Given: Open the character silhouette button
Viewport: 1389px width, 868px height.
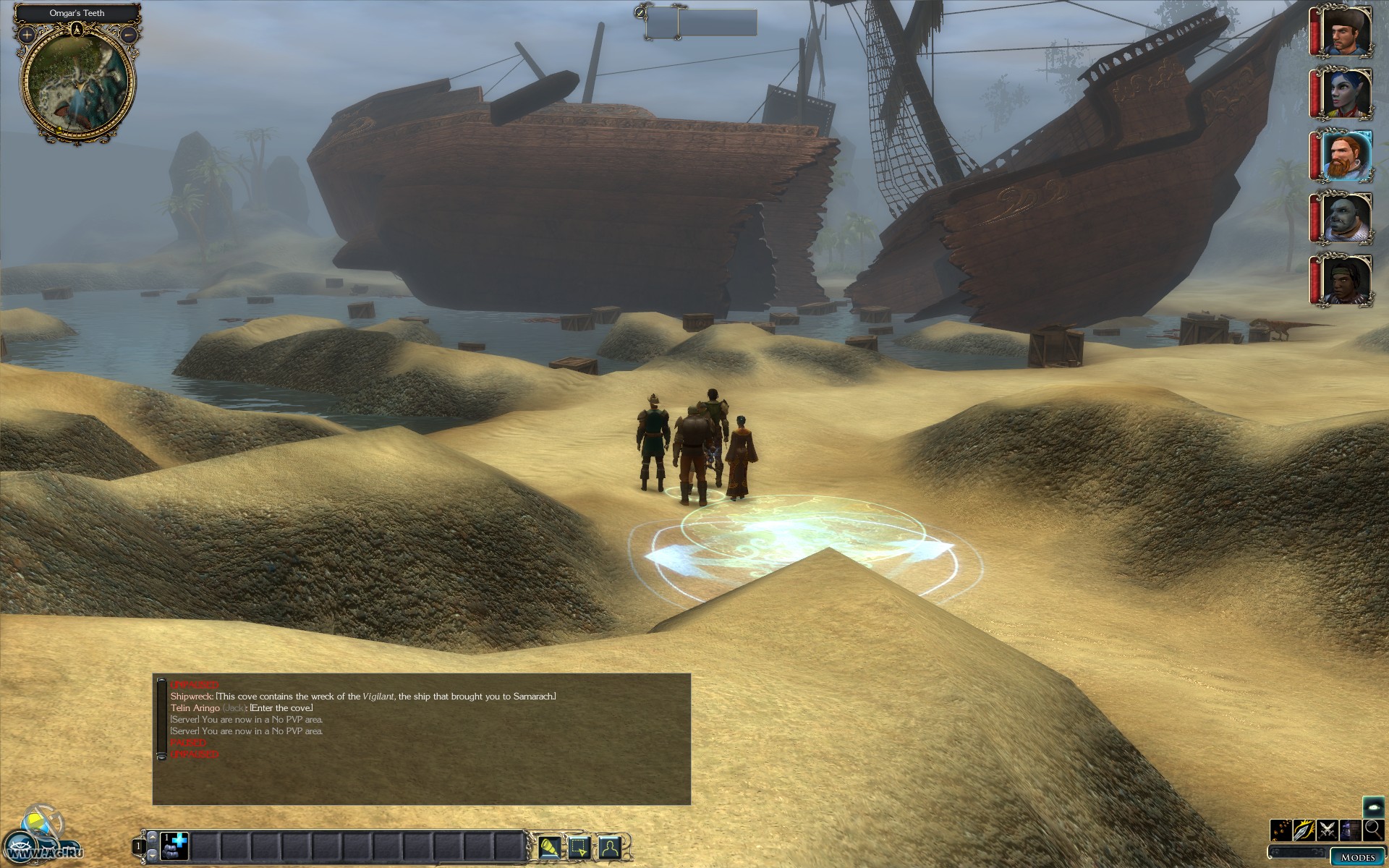Looking at the screenshot, I should 610,846.
